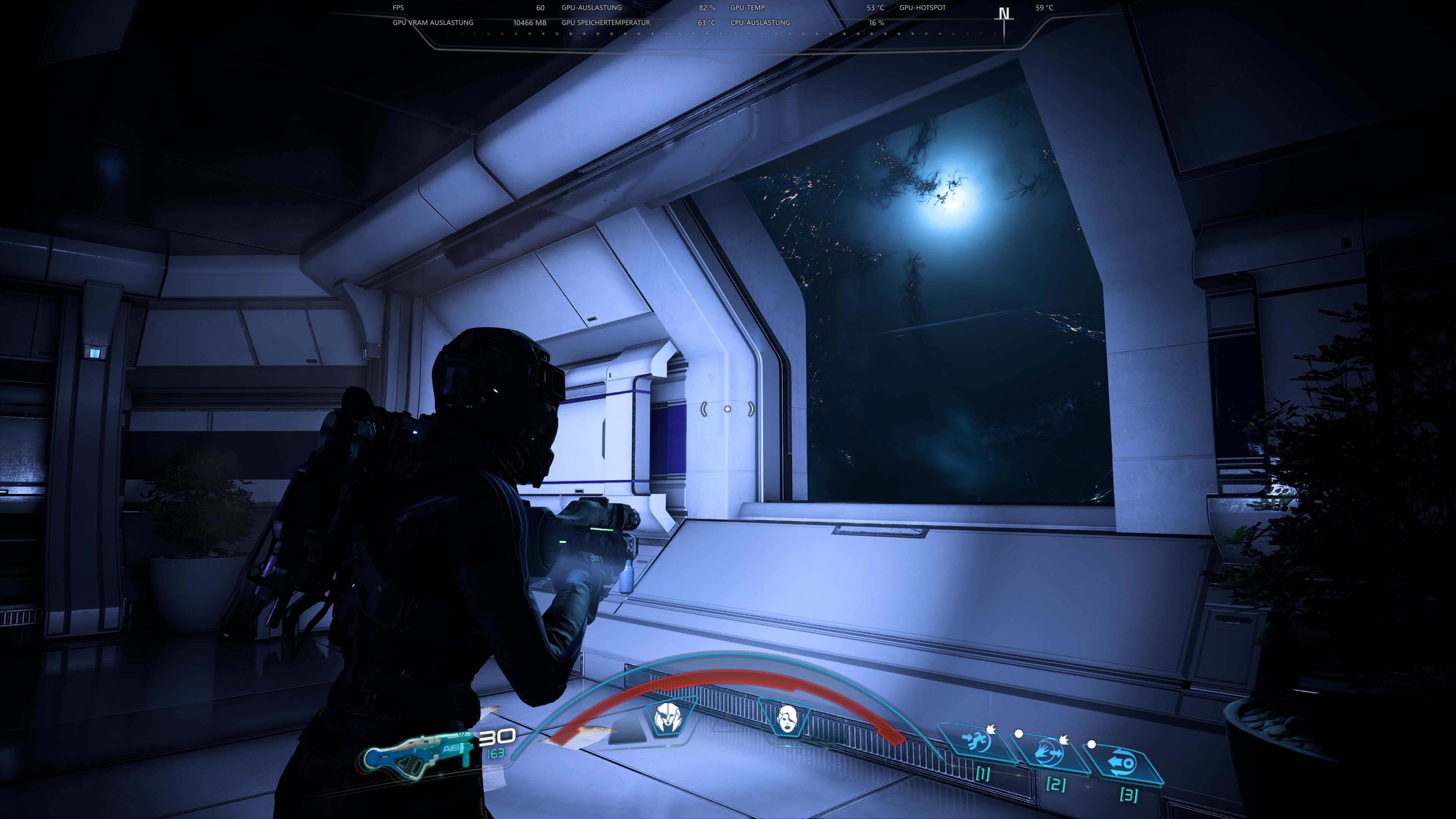Image resolution: width=1456 pixels, height=819 pixels.
Task: Click the GPU-AUSLASTUNG overlay label
Action: click(591, 8)
